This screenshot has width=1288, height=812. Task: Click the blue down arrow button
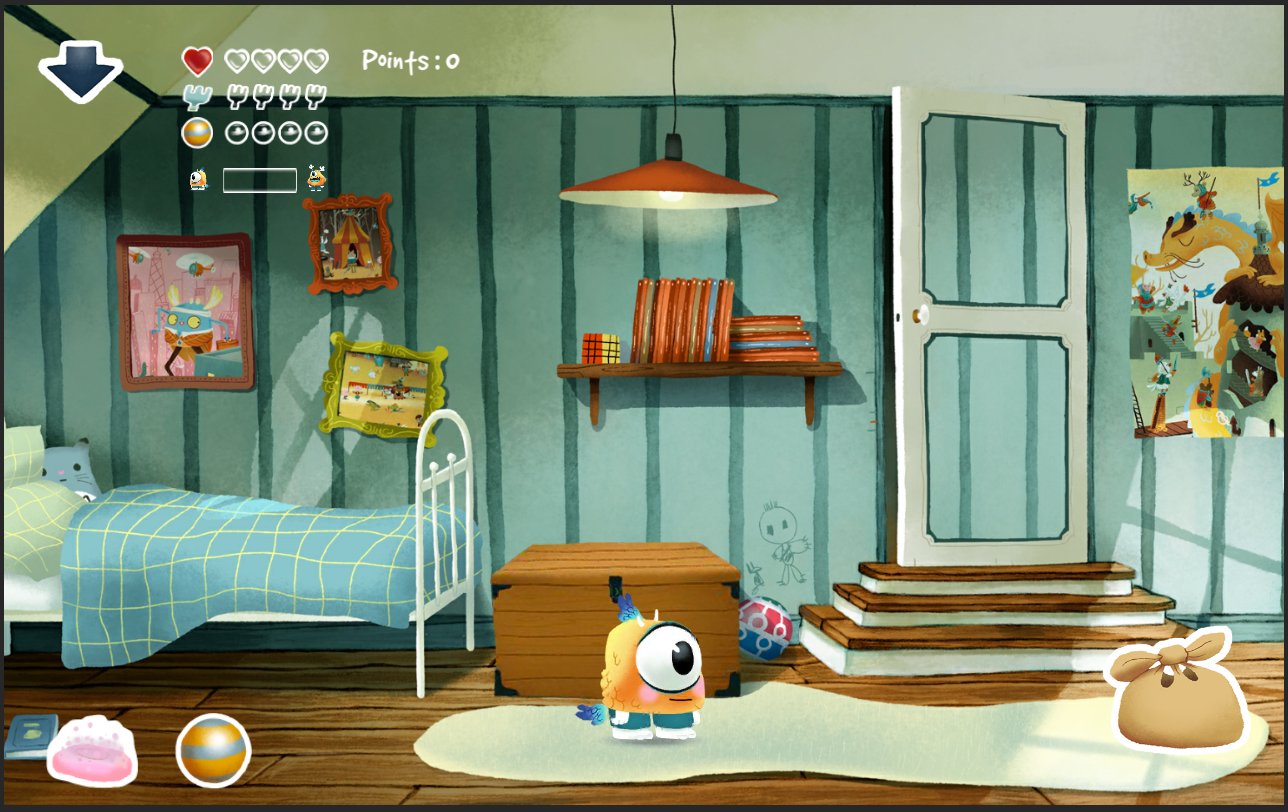pos(81,71)
